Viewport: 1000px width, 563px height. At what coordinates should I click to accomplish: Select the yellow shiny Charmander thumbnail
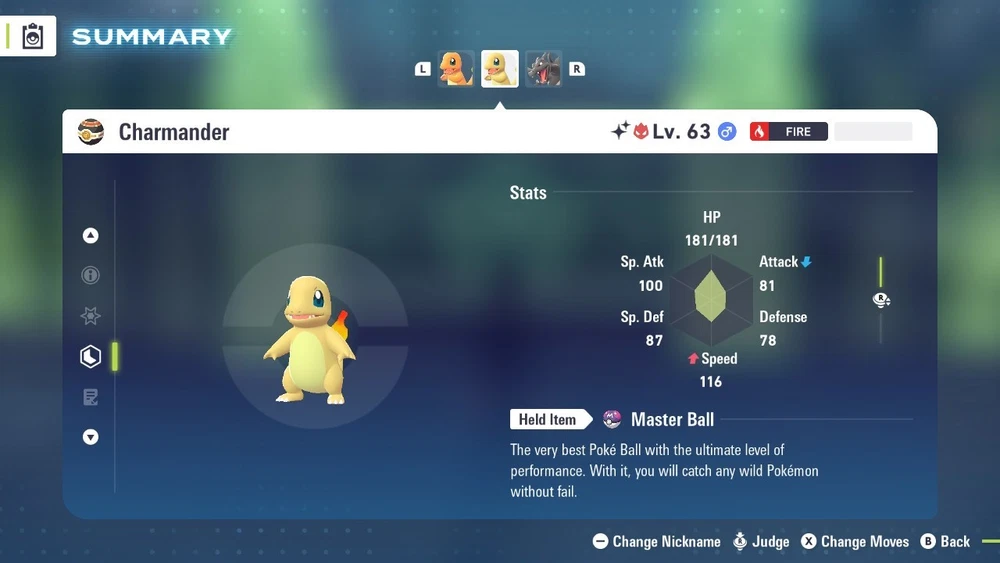[500, 69]
